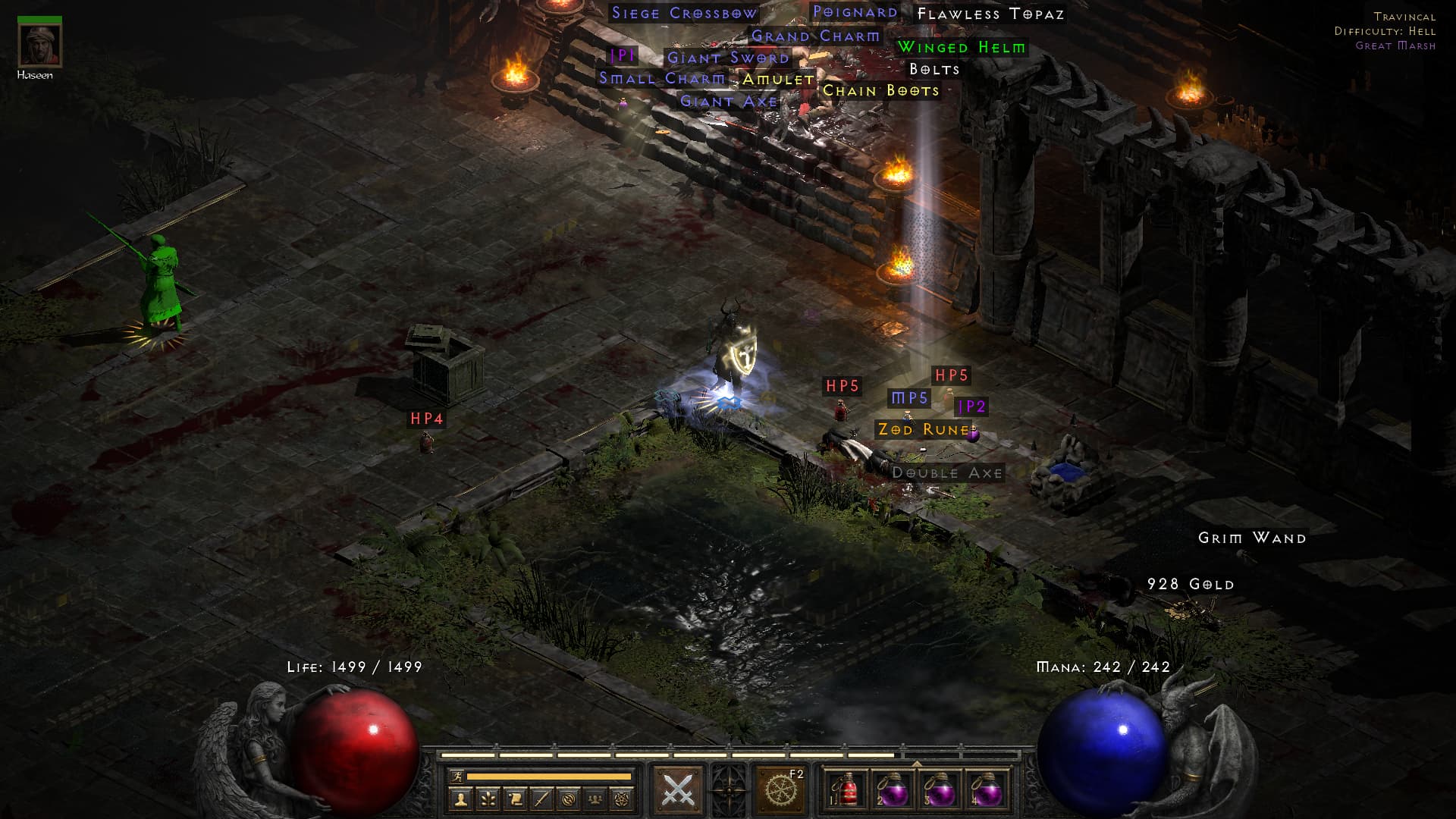Image resolution: width=1456 pixels, height=819 pixels.
Task: Select the crossed swords left skill
Action: 678,790
